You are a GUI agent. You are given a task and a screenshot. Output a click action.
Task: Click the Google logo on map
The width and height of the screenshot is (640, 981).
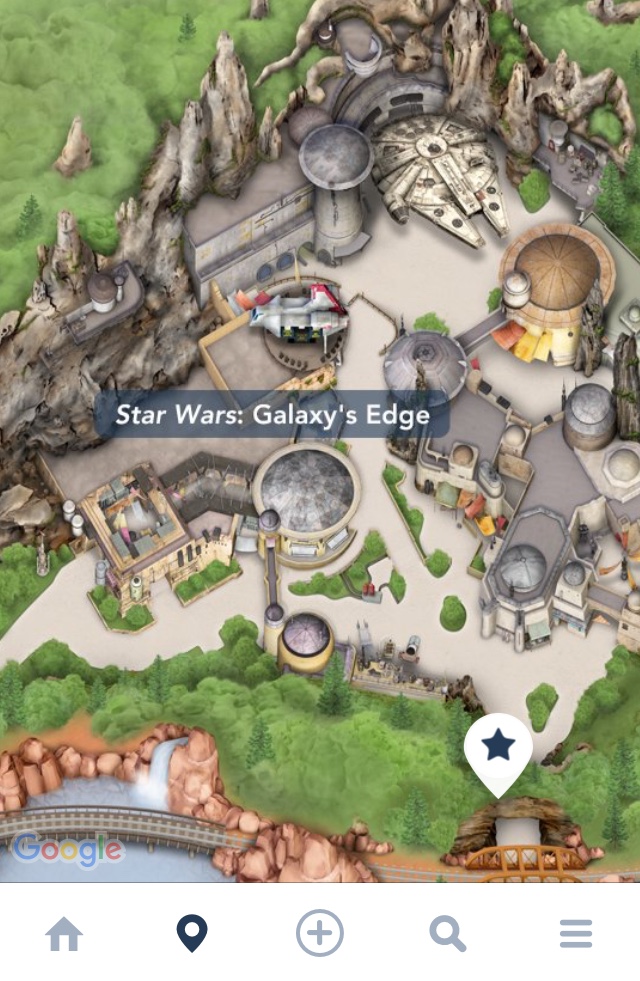coord(68,851)
